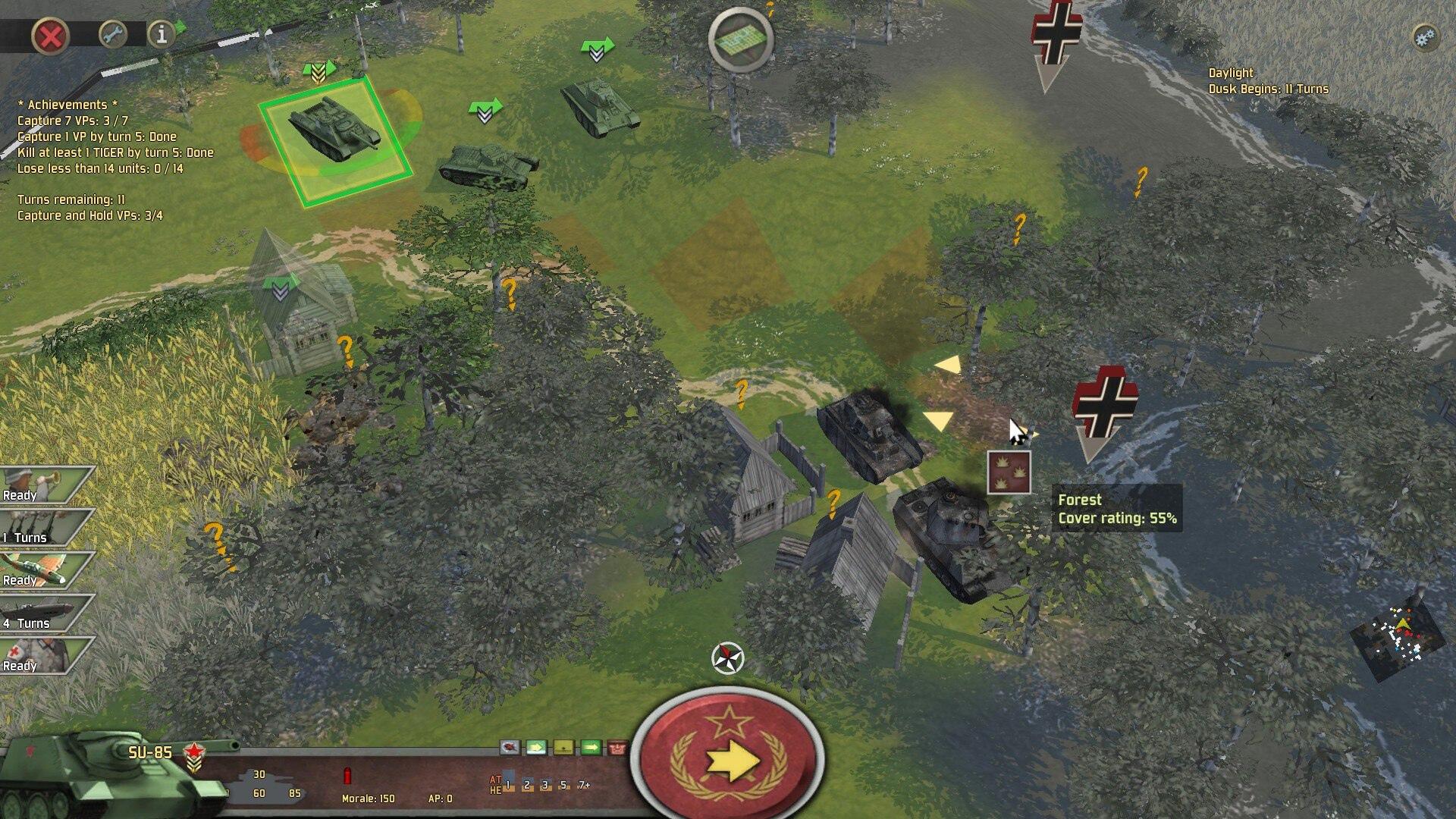Show mission info with the i button

161,35
